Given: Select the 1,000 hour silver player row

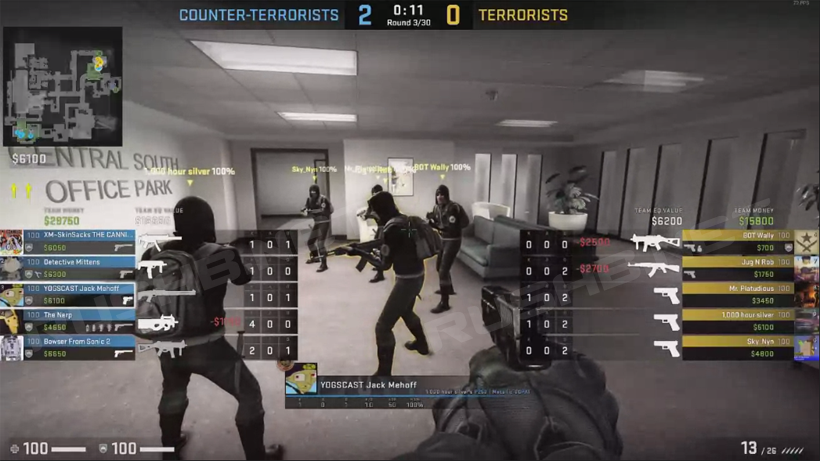Looking at the screenshot, I should (x=738, y=321).
